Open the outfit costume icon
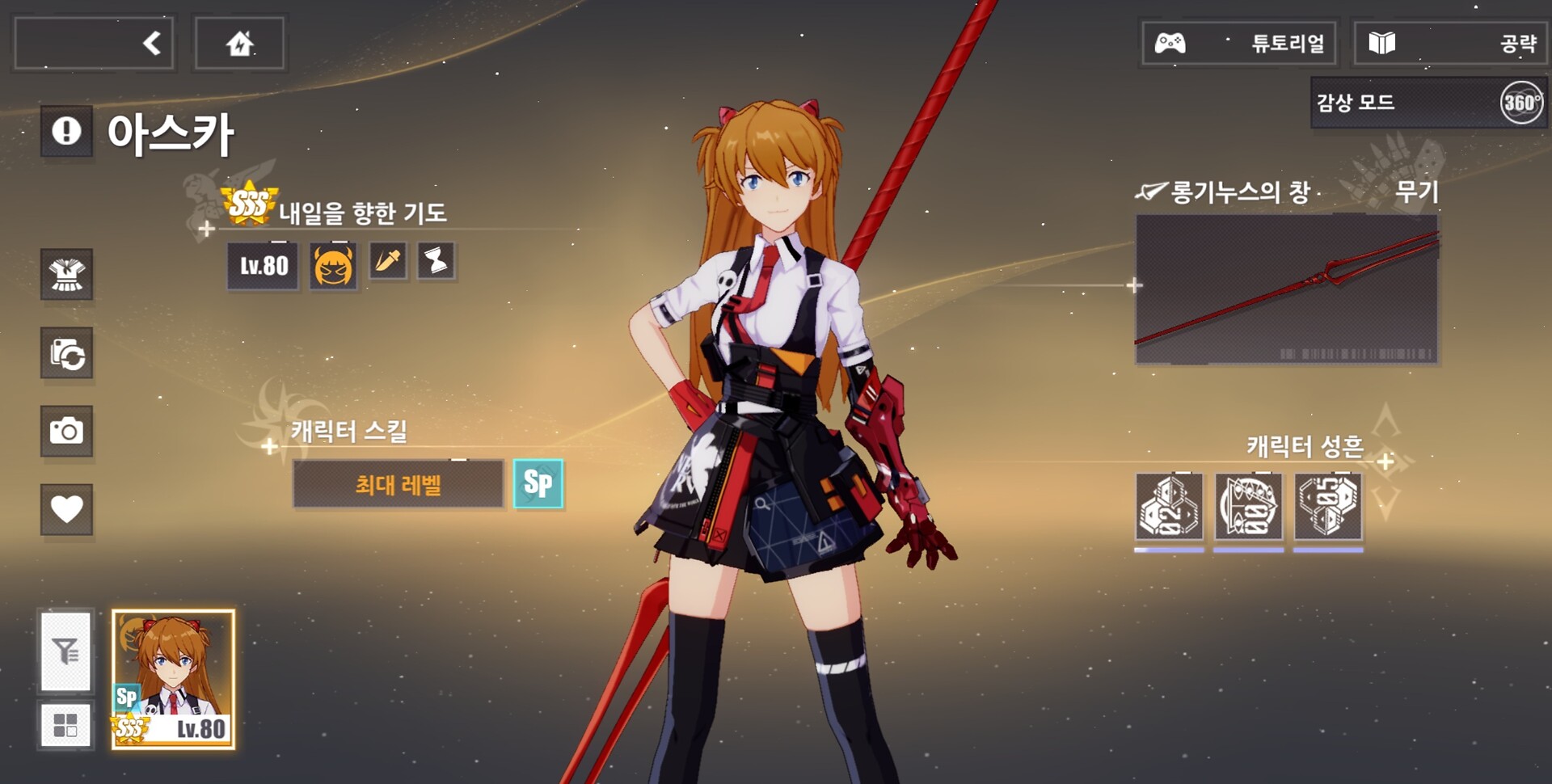This screenshot has width=1552, height=784. (x=67, y=275)
